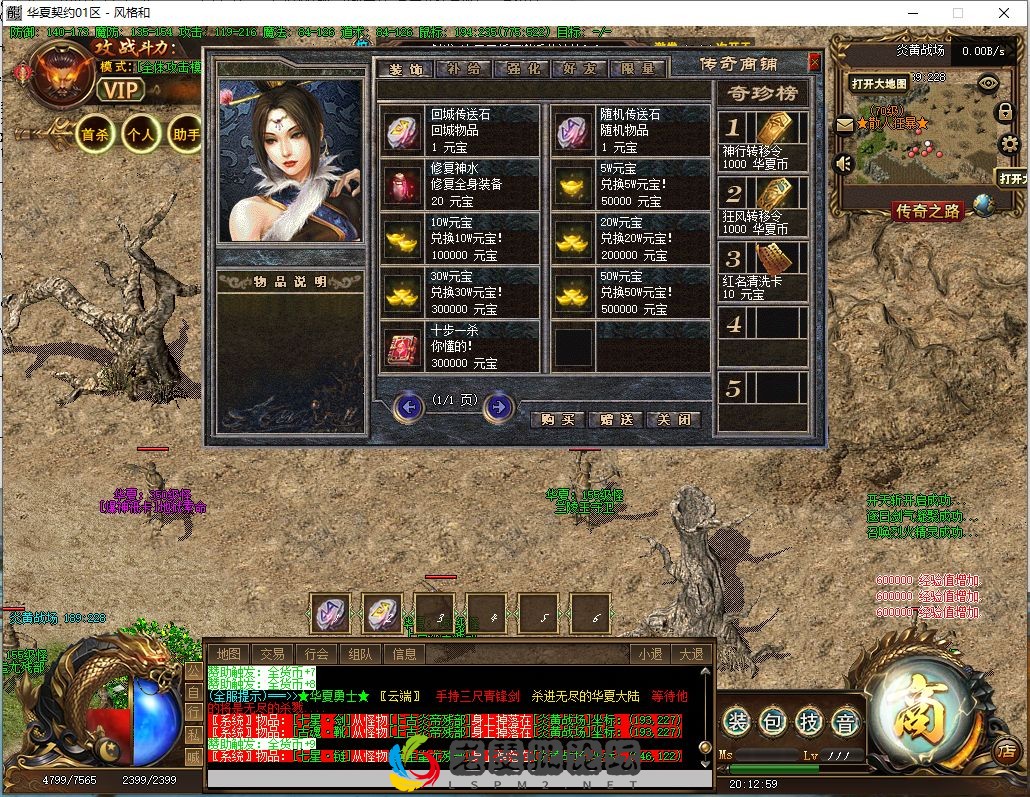Close shop window with red X
The height and width of the screenshot is (797, 1030).
coord(814,62)
